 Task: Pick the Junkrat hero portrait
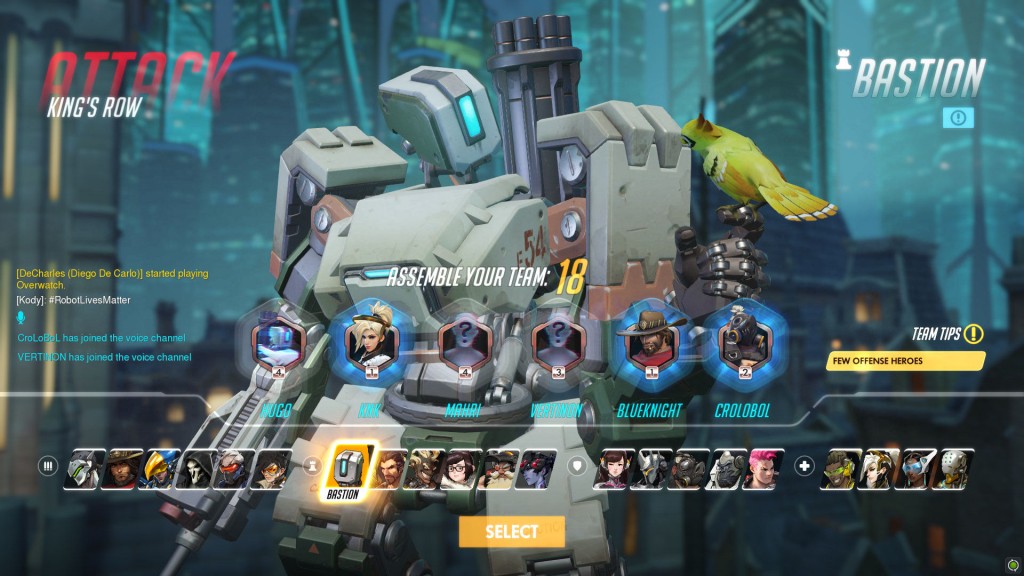click(x=427, y=468)
